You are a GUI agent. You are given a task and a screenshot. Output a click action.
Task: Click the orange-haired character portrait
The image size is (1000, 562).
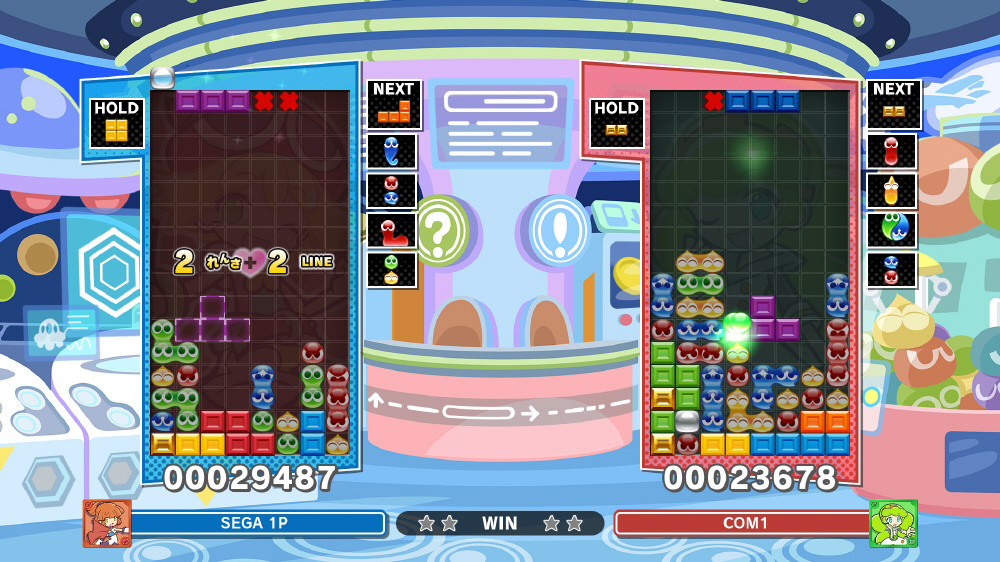point(107,523)
